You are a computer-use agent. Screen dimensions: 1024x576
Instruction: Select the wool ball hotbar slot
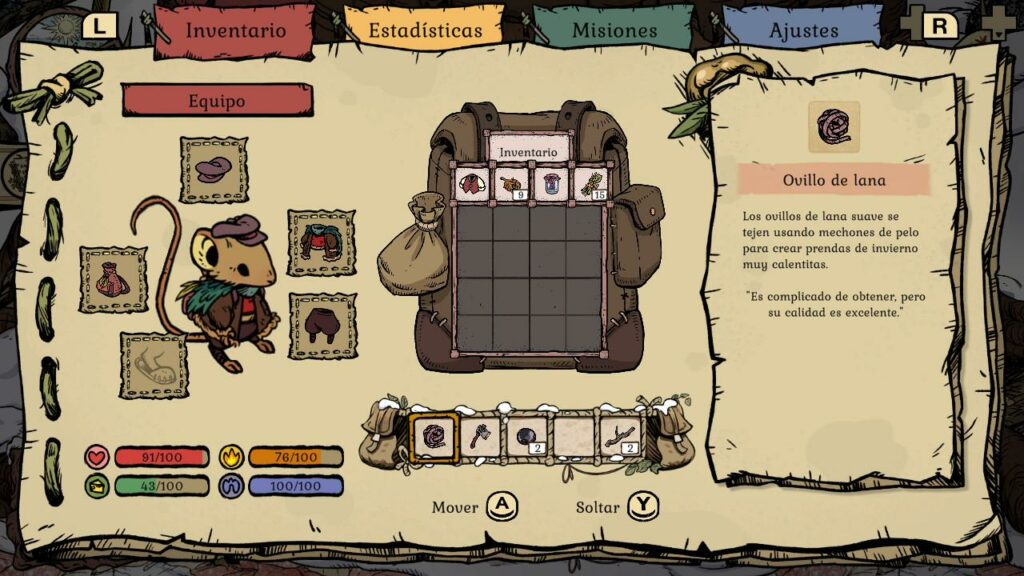(435, 436)
